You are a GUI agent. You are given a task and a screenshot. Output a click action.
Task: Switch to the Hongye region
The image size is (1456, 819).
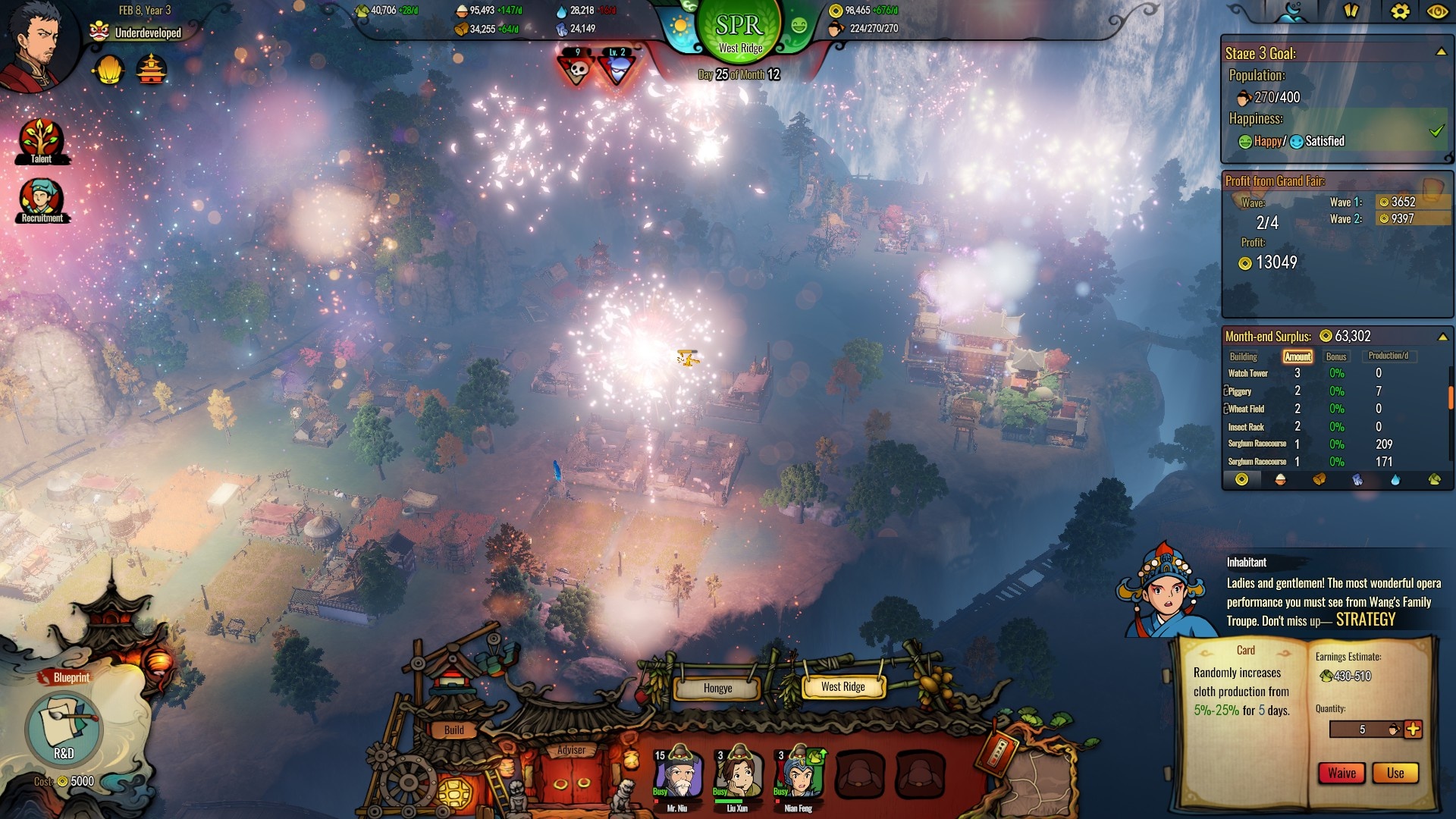click(x=717, y=688)
